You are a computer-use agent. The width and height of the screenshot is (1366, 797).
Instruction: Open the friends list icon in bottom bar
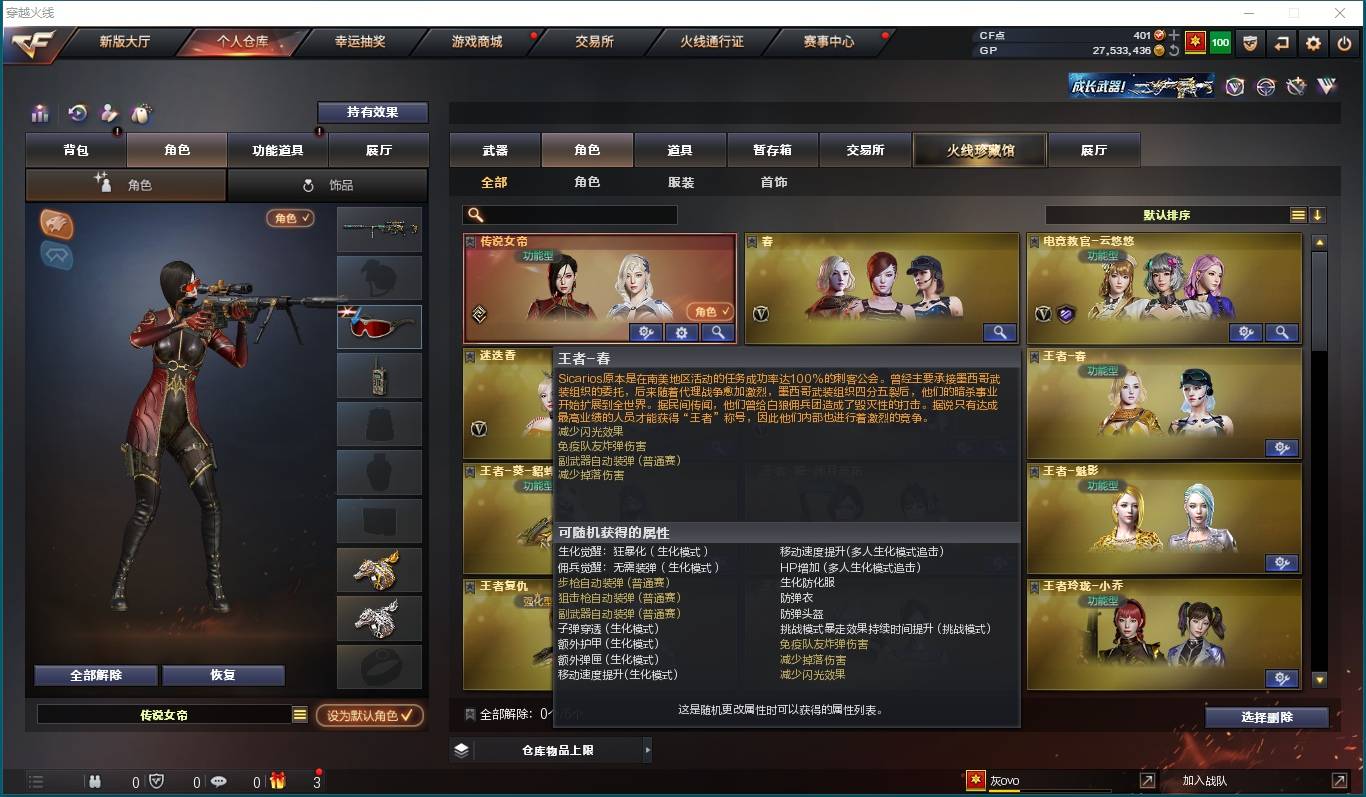(95, 781)
